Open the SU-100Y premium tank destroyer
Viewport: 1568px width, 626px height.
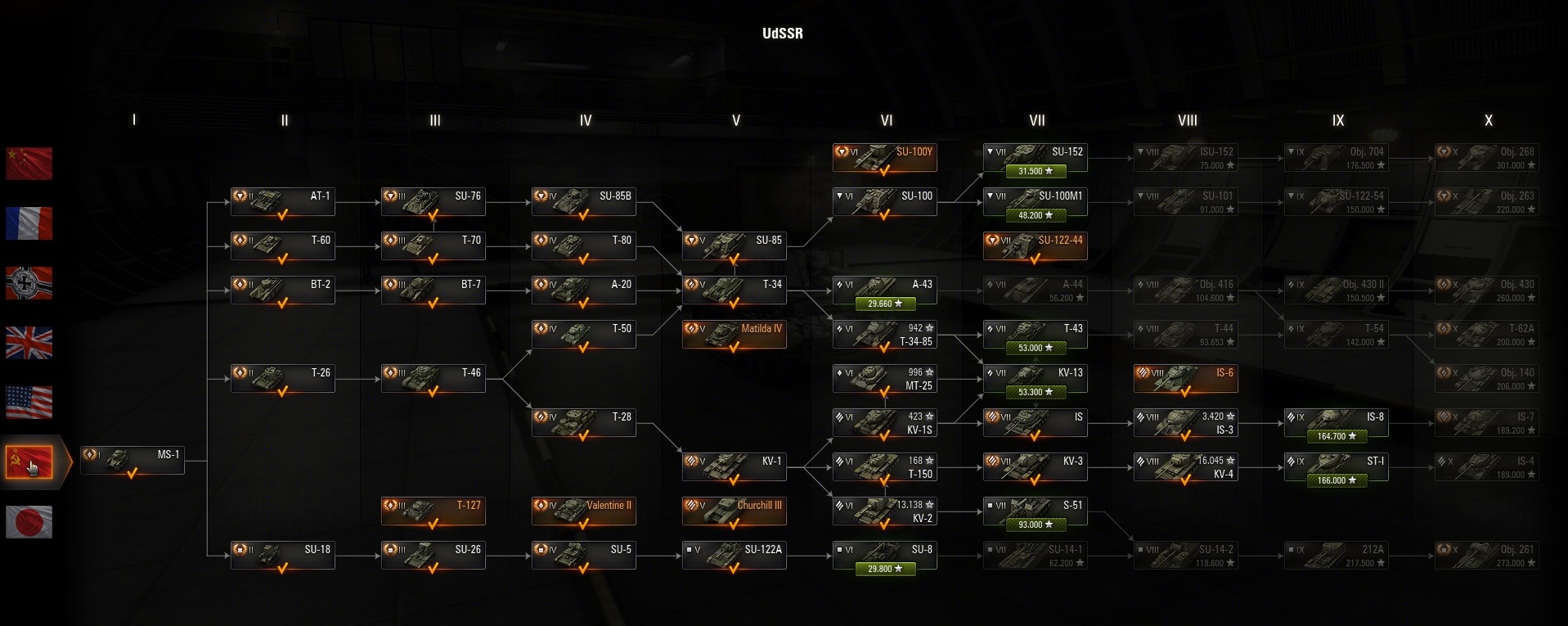pyautogui.click(x=884, y=157)
